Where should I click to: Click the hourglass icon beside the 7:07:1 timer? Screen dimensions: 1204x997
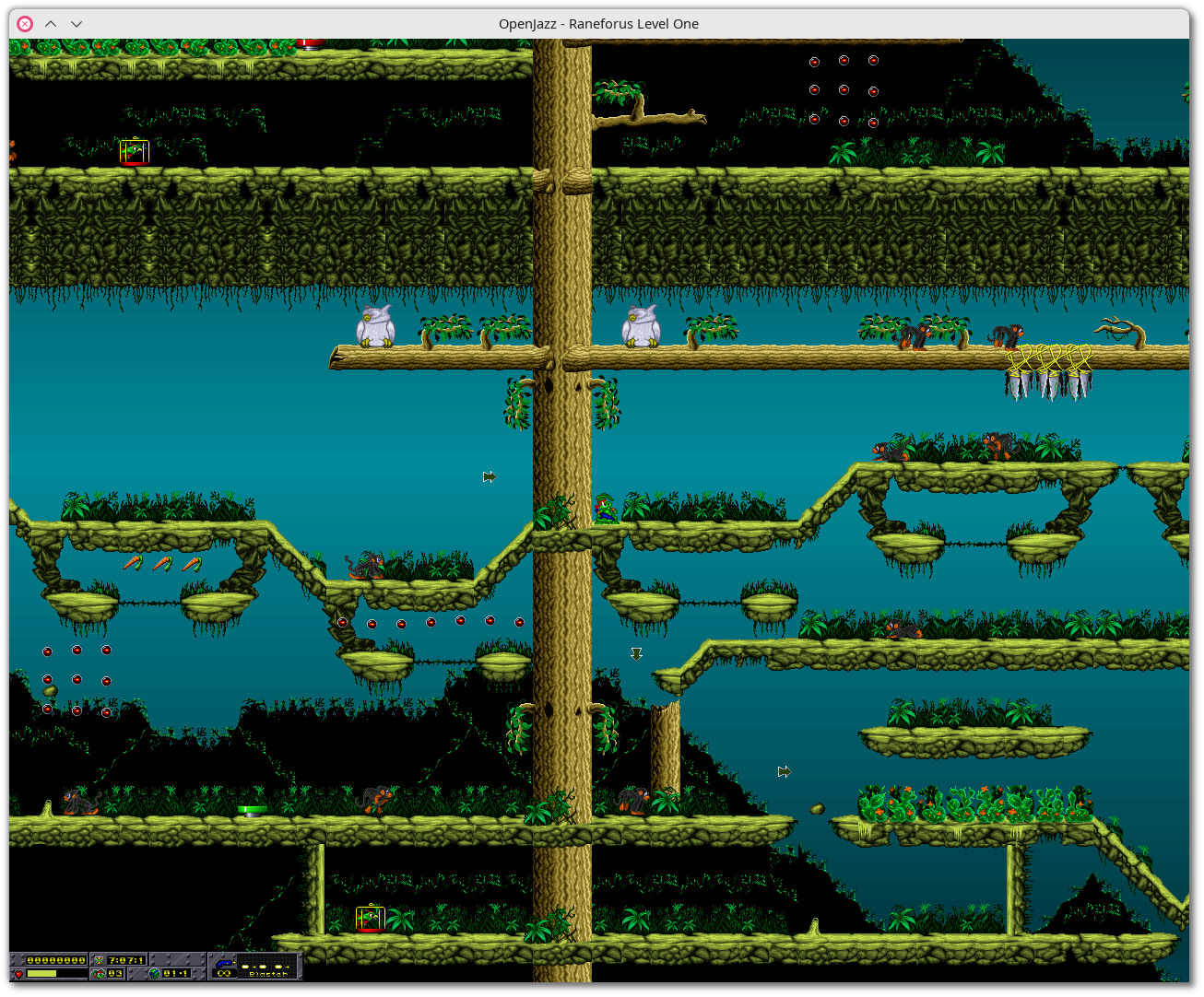pos(99,959)
